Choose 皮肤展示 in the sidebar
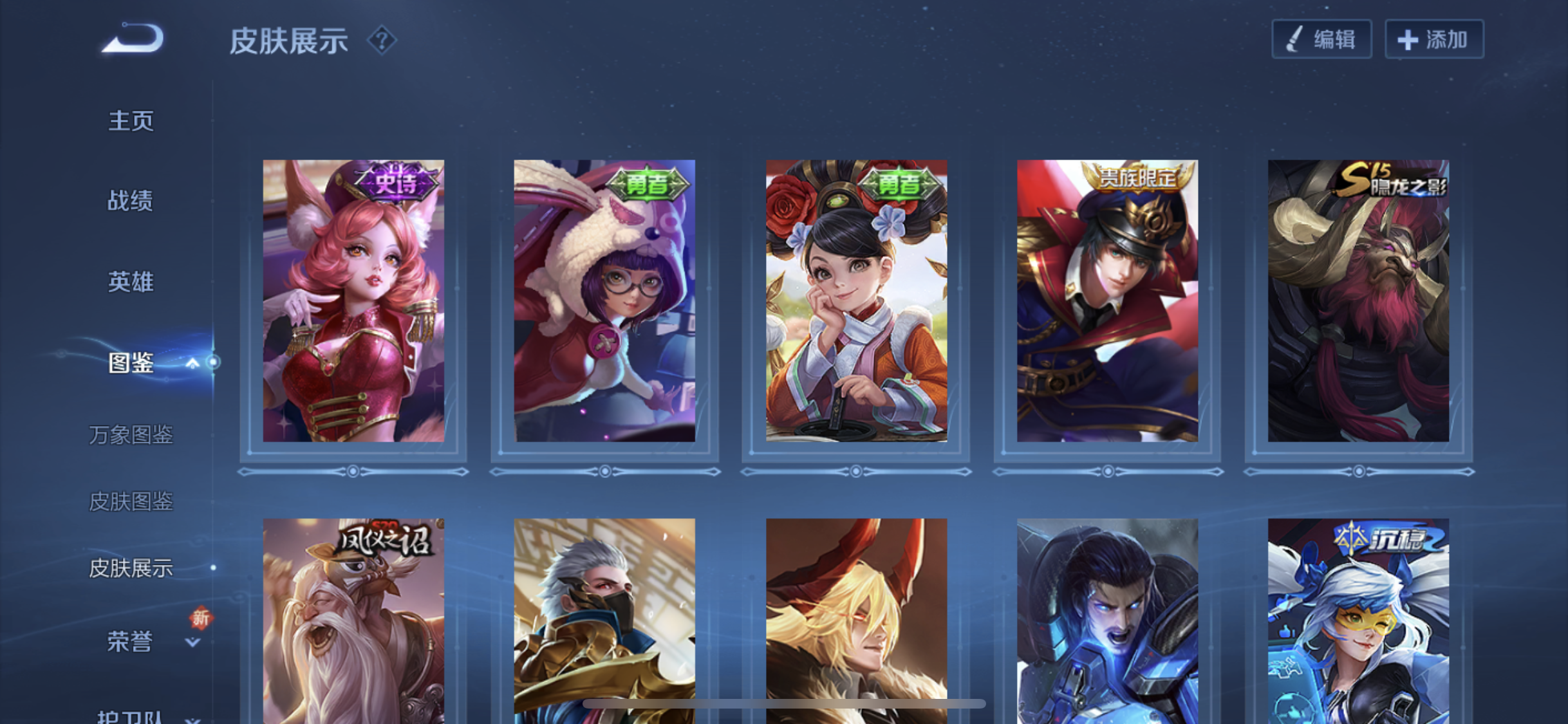This screenshot has height=724, width=1568. coord(131,568)
